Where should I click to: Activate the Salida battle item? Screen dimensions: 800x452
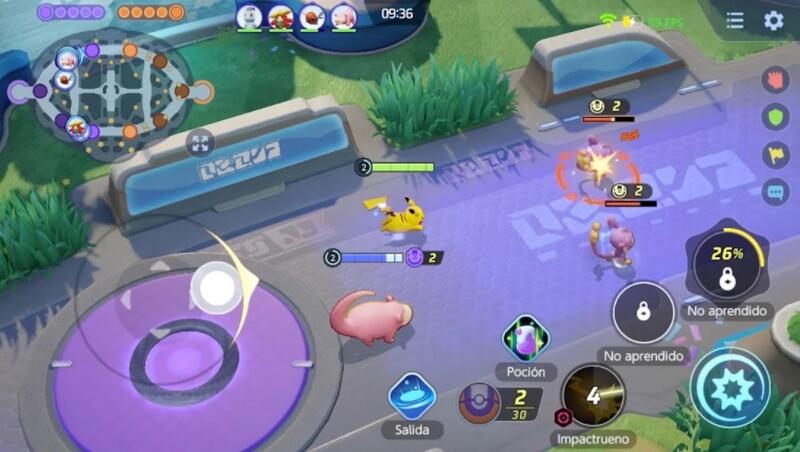pos(411,396)
